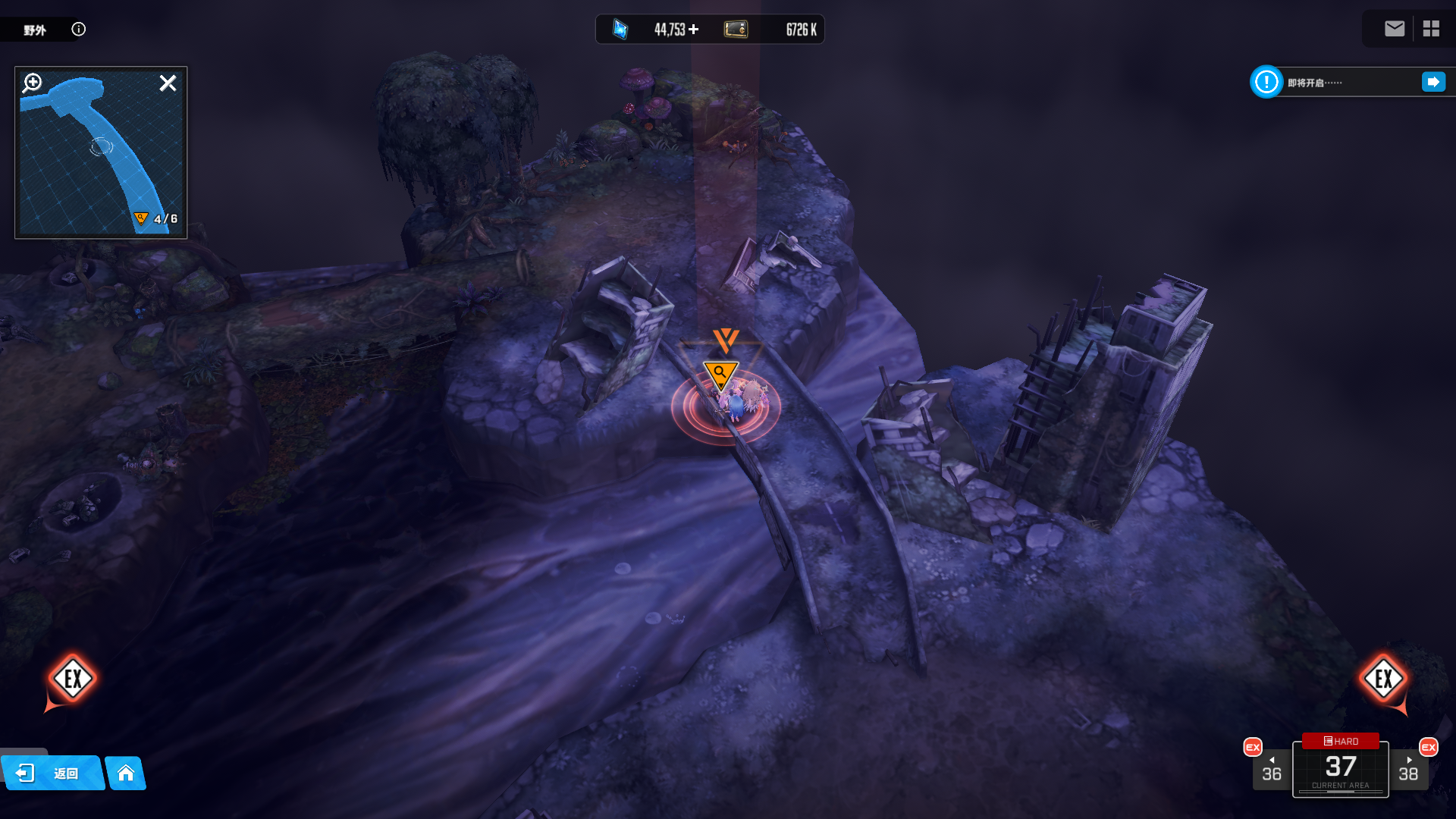The height and width of the screenshot is (819, 1456).
Task: Click the credits currency icon
Action: [x=736, y=30]
